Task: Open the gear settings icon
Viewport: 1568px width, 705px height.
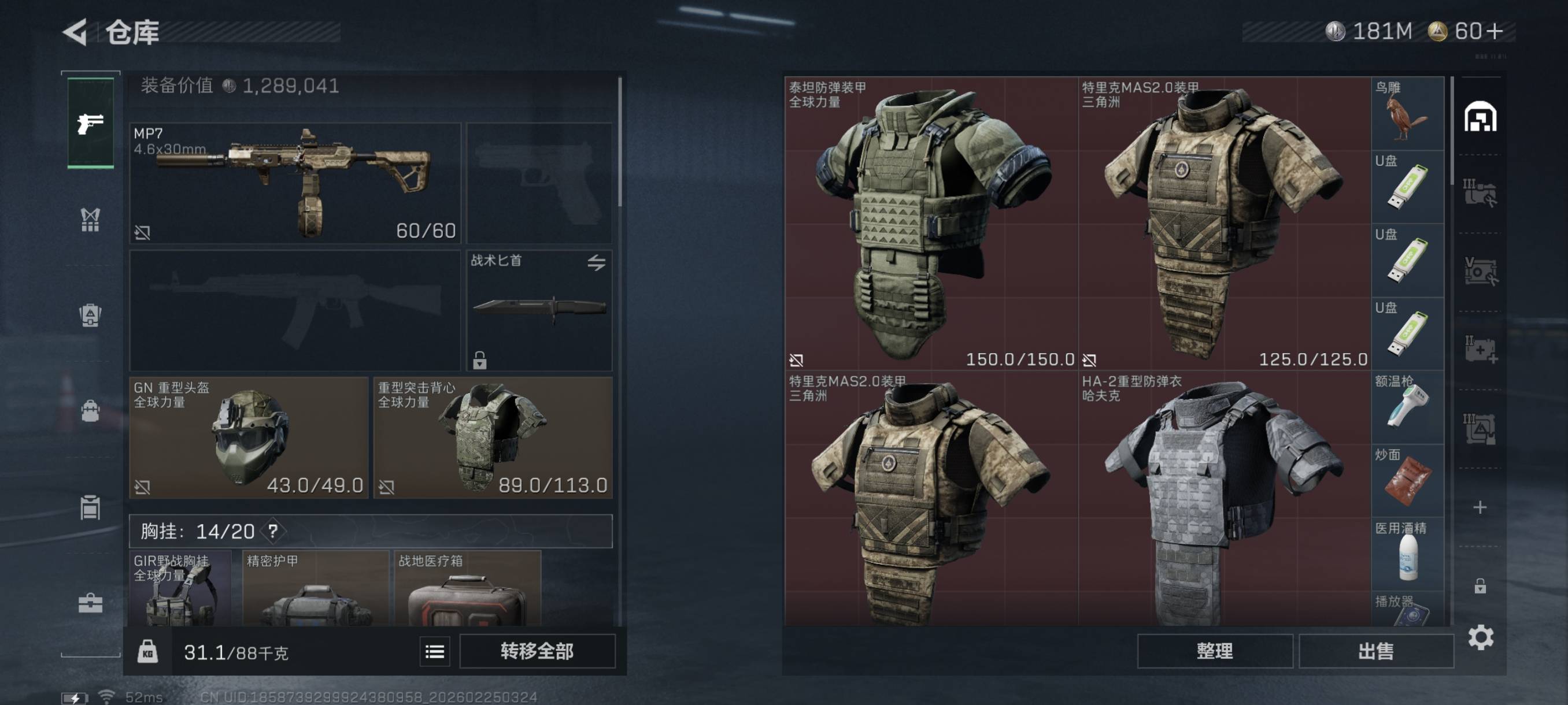Action: [1480, 637]
